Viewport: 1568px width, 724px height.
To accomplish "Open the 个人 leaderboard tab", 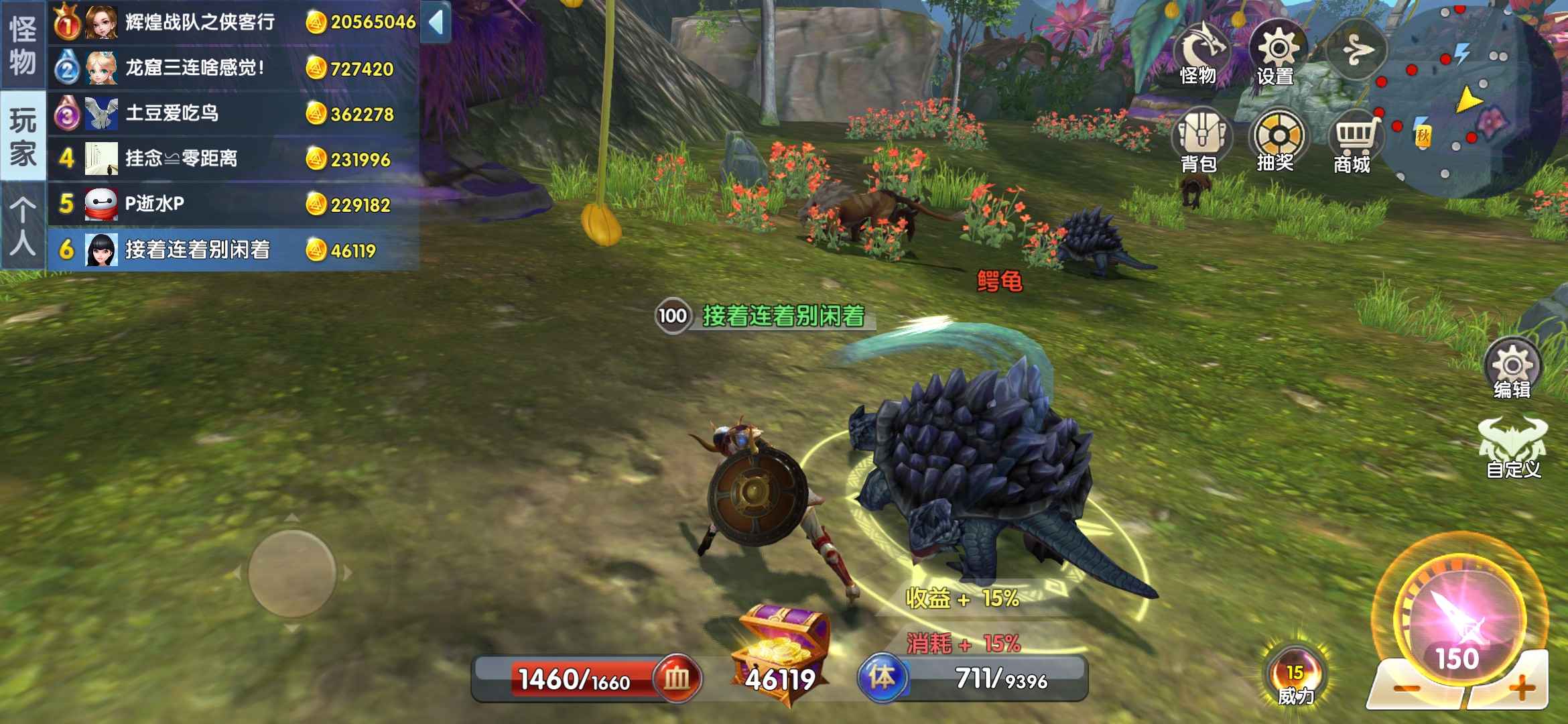I will click(x=23, y=226).
